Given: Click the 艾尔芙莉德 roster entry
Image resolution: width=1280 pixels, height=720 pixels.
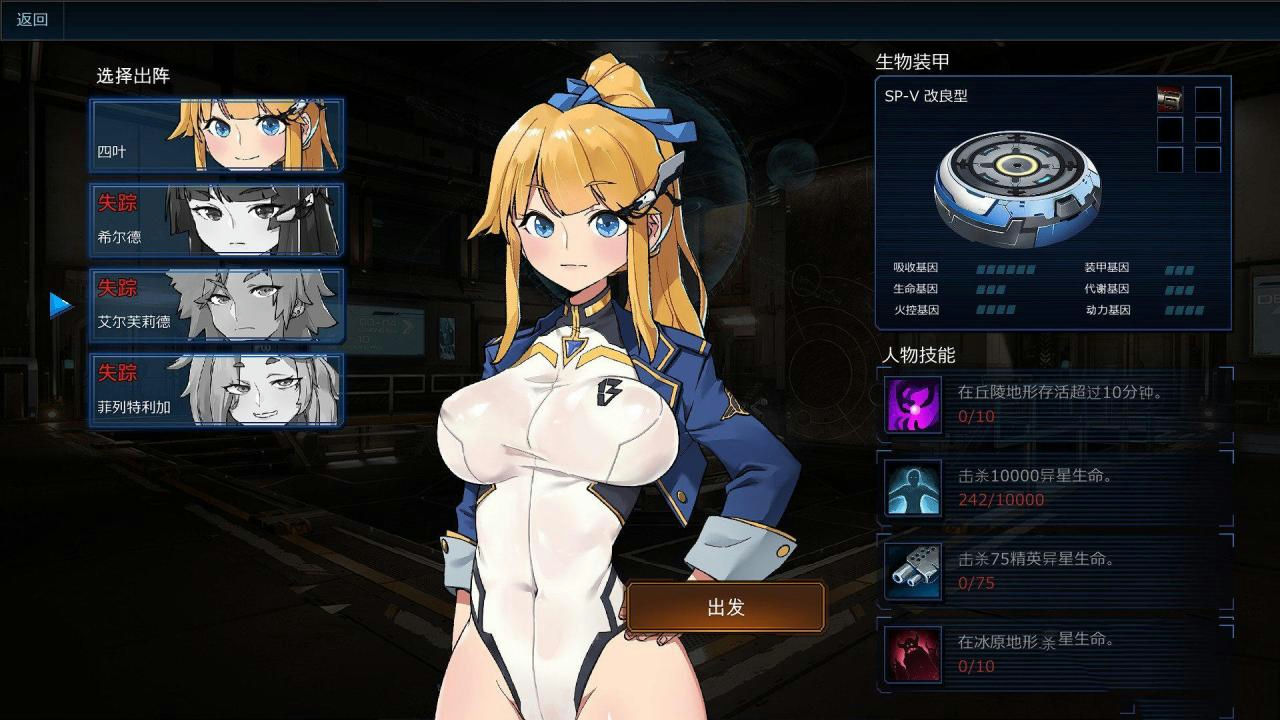Looking at the screenshot, I should pos(215,305).
